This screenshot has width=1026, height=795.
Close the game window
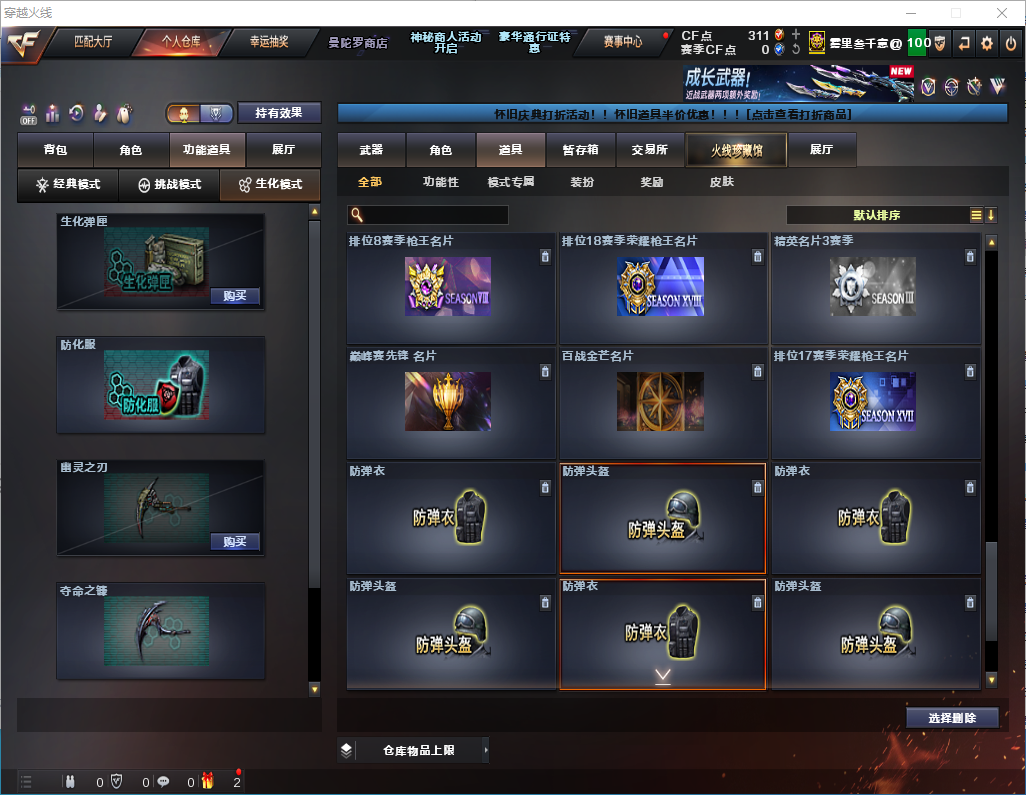1002,13
